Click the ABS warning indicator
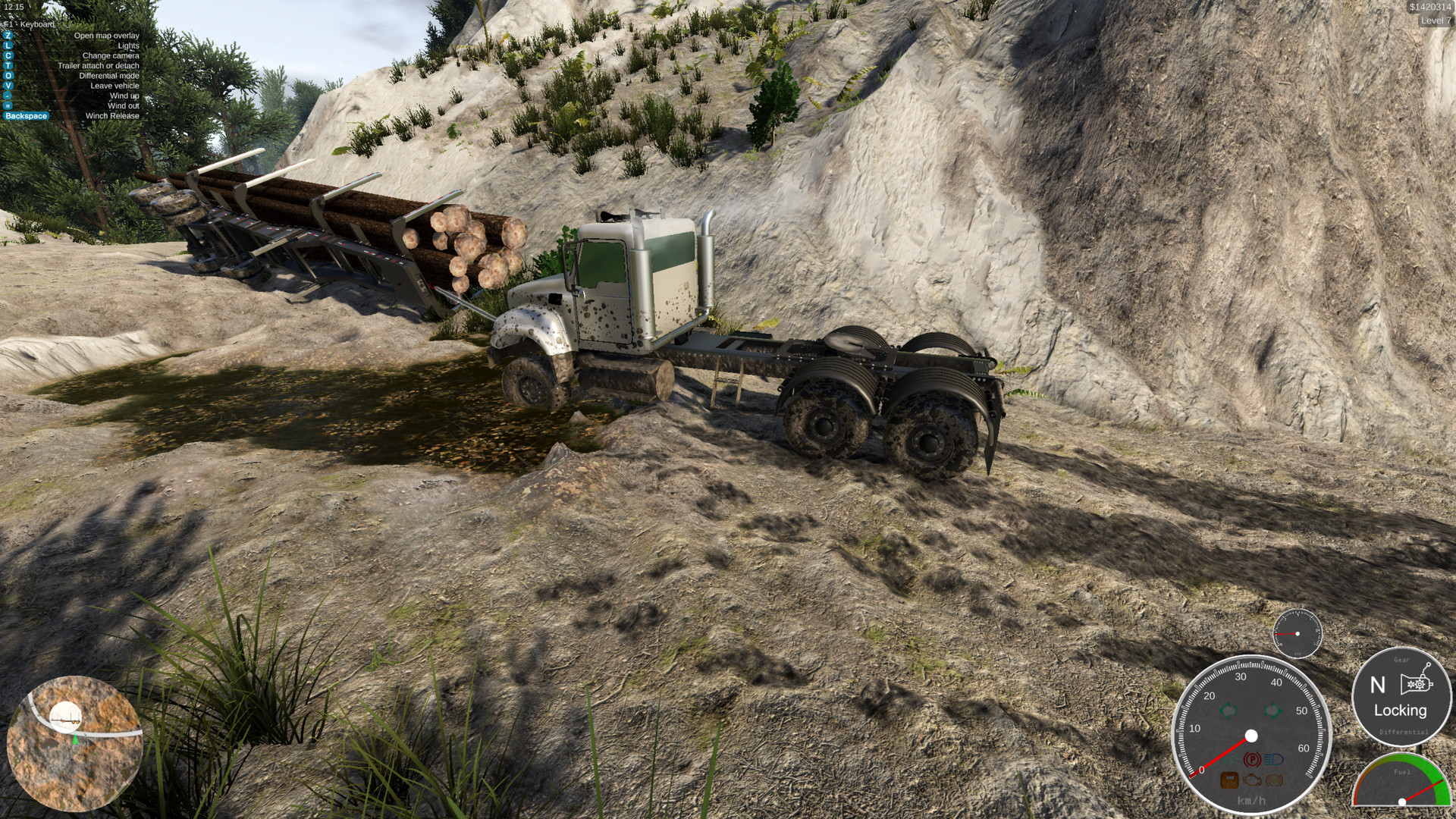Screen dimensions: 1456x819 pyautogui.click(x=1275, y=780)
